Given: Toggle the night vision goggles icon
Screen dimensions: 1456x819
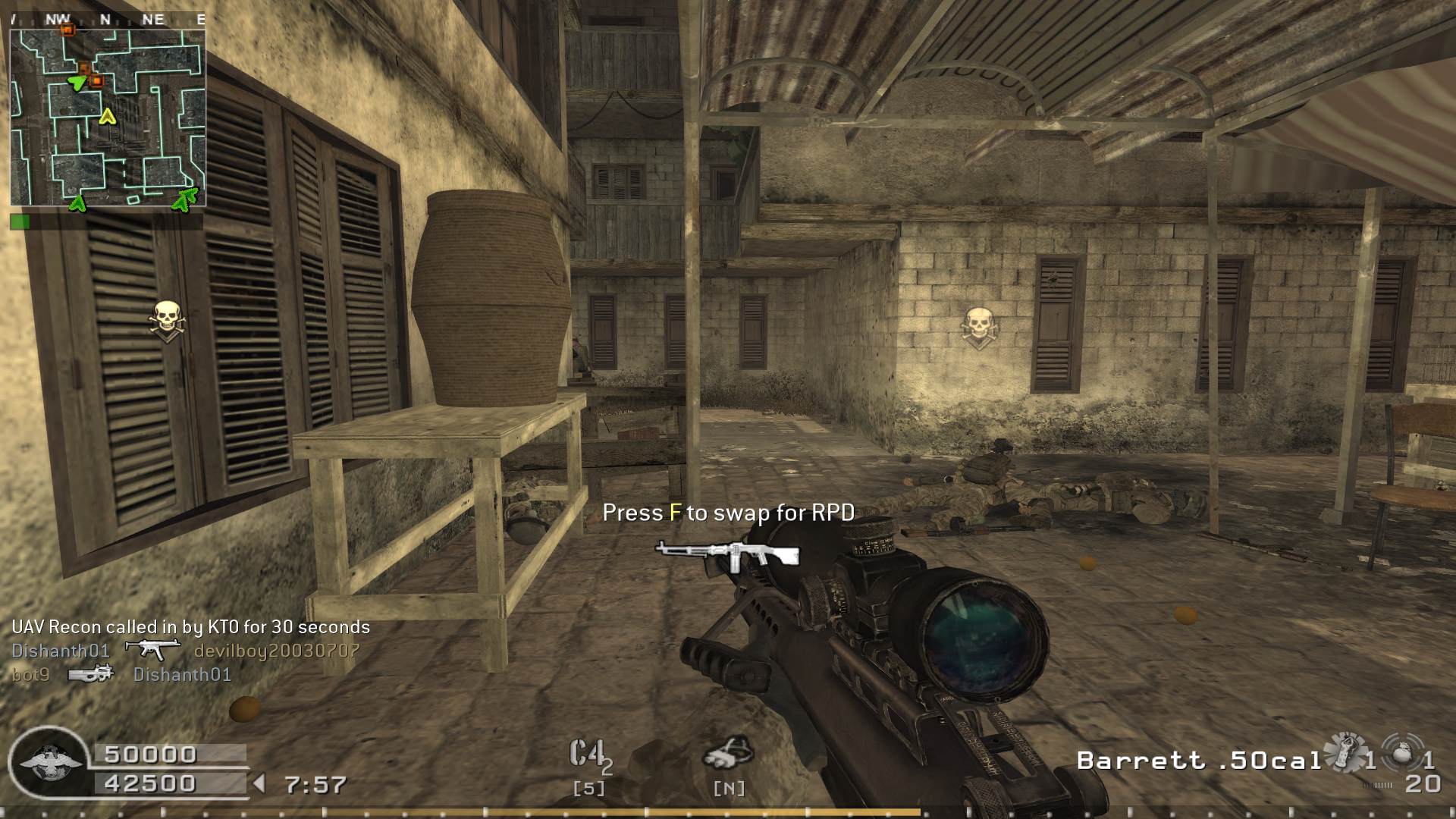Looking at the screenshot, I should 728,752.
